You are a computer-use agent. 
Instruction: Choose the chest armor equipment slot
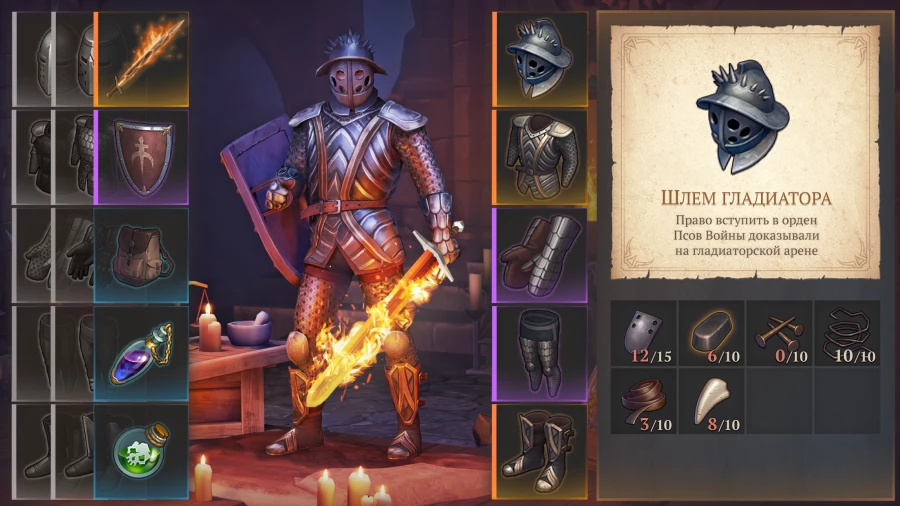(x=540, y=156)
